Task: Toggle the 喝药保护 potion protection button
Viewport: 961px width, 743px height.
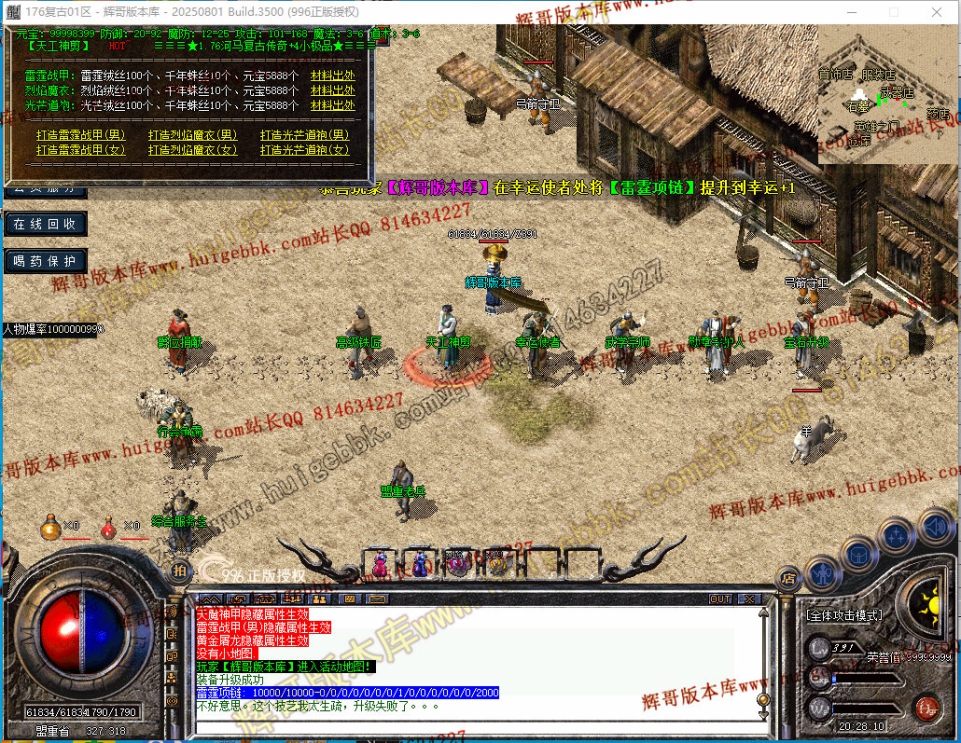Action: (44, 261)
